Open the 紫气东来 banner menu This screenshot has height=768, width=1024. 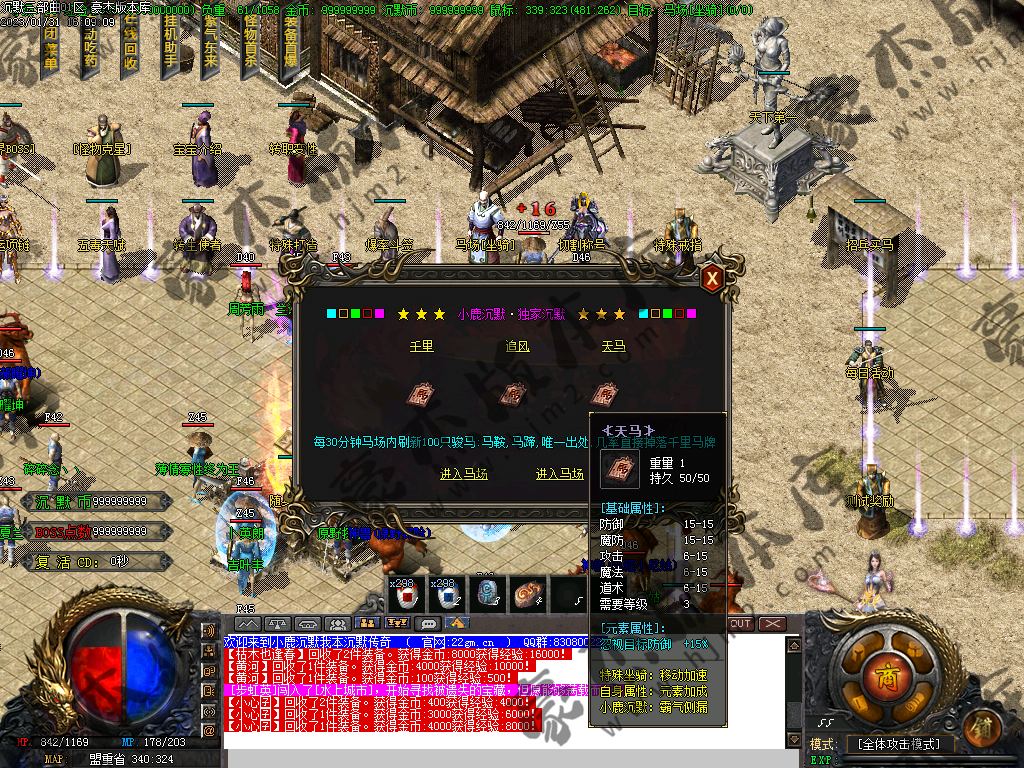pyautogui.click(x=211, y=45)
